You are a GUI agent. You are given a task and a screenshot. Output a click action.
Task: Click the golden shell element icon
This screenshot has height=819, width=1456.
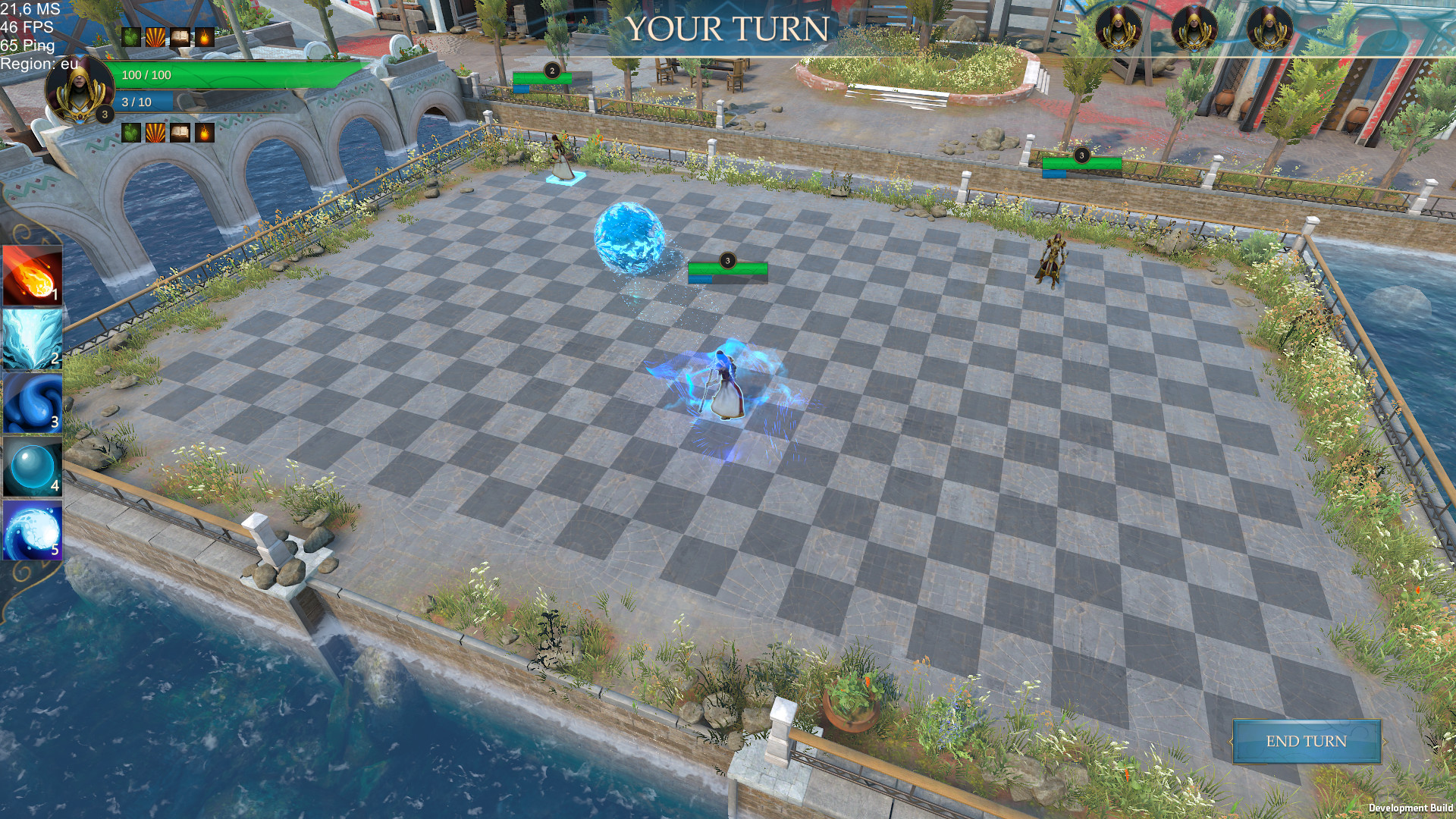click(x=154, y=36)
